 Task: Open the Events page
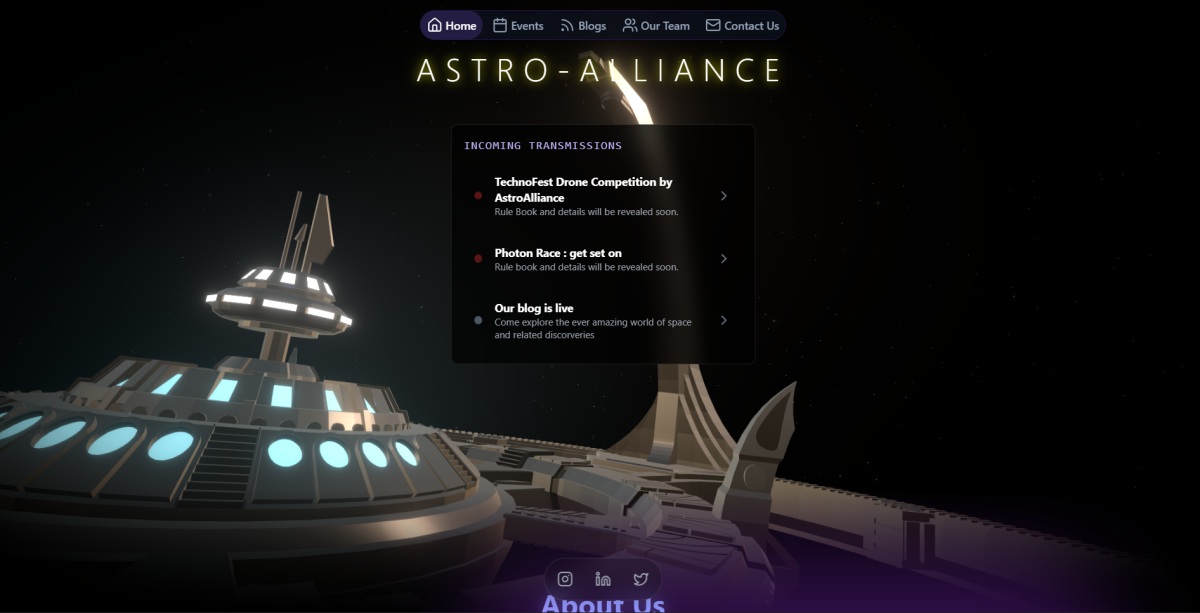coord(518,26)
